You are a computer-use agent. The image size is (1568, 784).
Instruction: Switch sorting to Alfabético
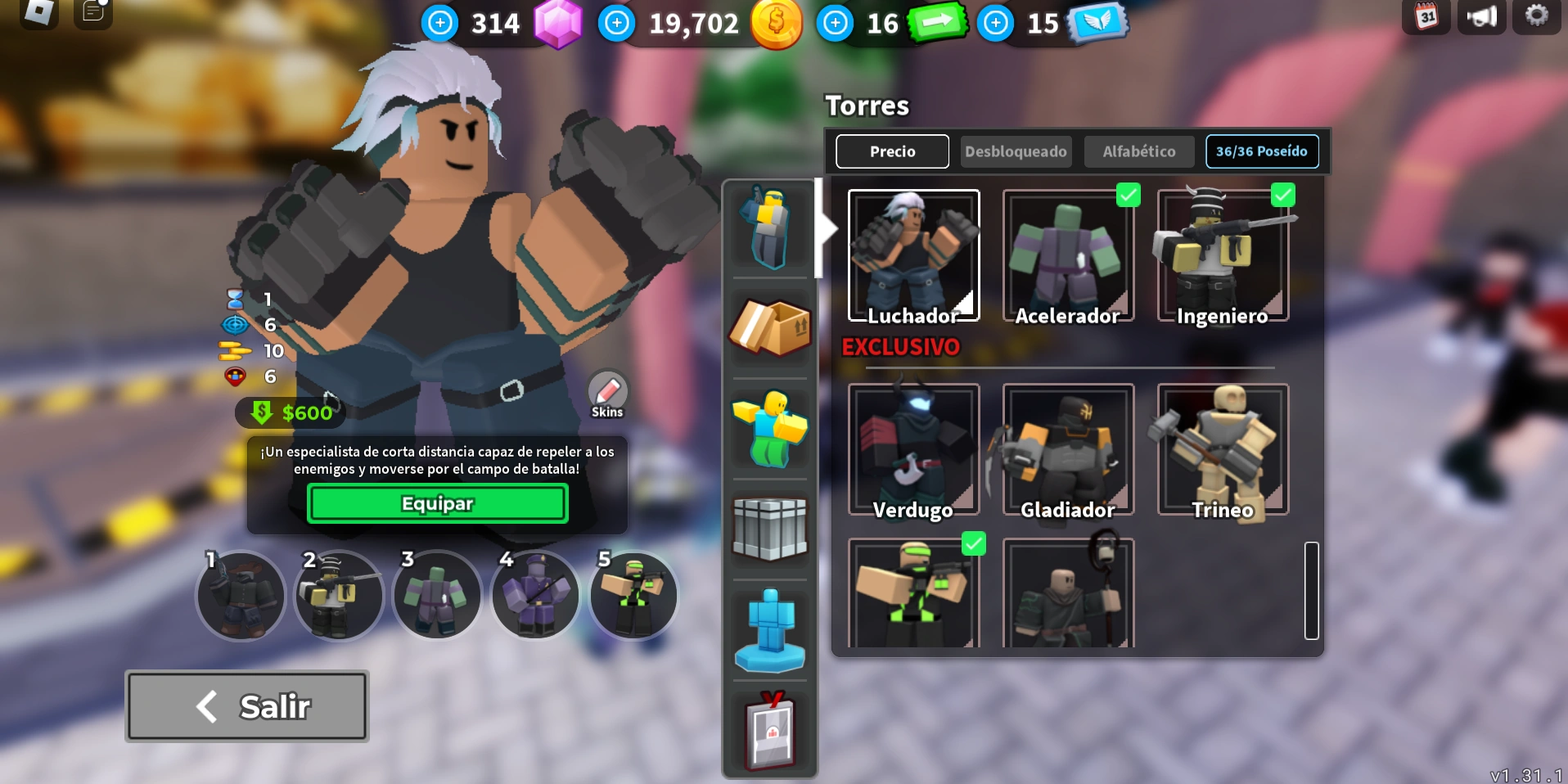pyautogui.click(x=1138, y=151)
